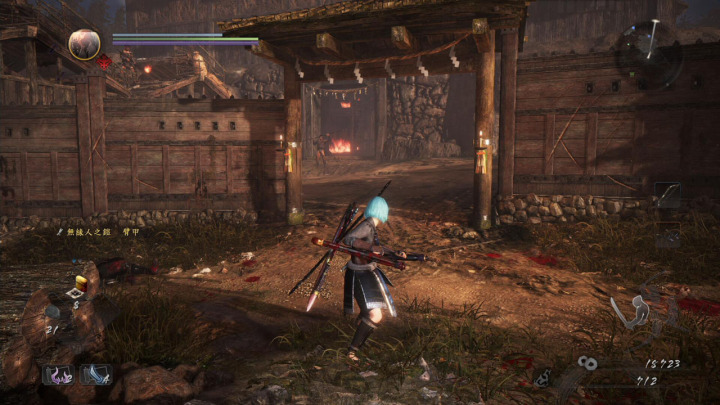
Task: Open the circular compass radar
Action: (649, 52)
